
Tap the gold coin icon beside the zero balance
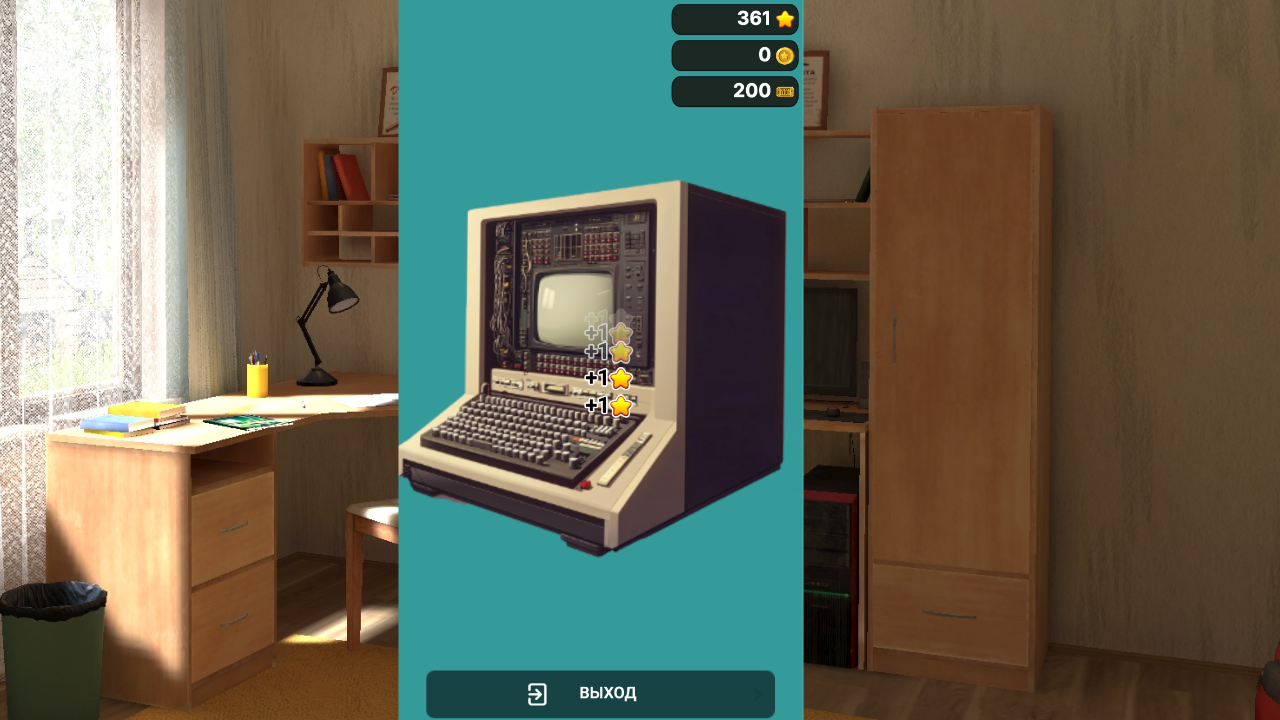pos(783,55)
